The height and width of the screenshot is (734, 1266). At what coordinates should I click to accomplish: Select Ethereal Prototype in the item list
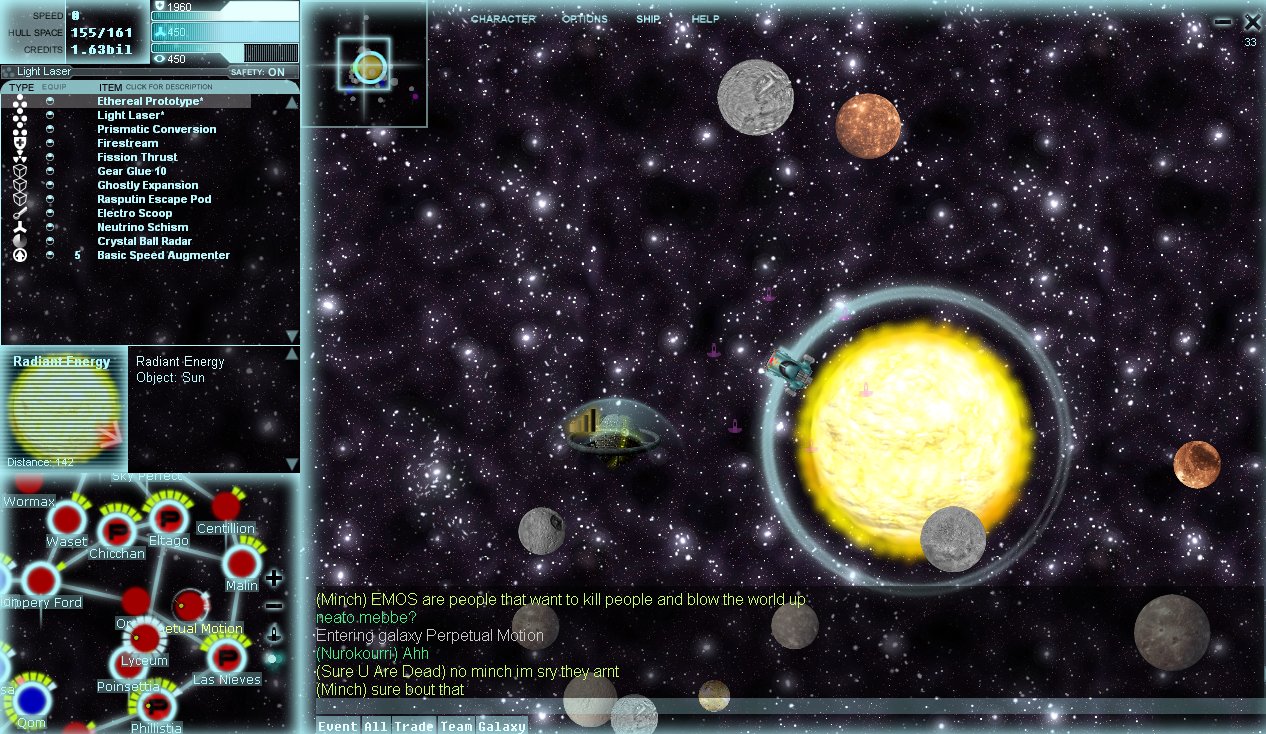tap(150, 101)
